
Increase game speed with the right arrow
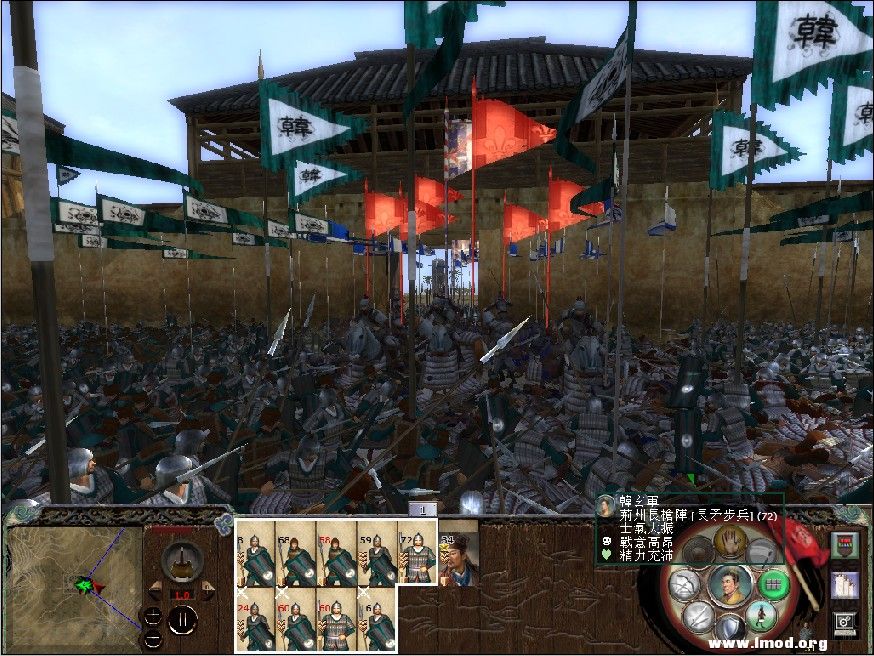tap(208, 593)
